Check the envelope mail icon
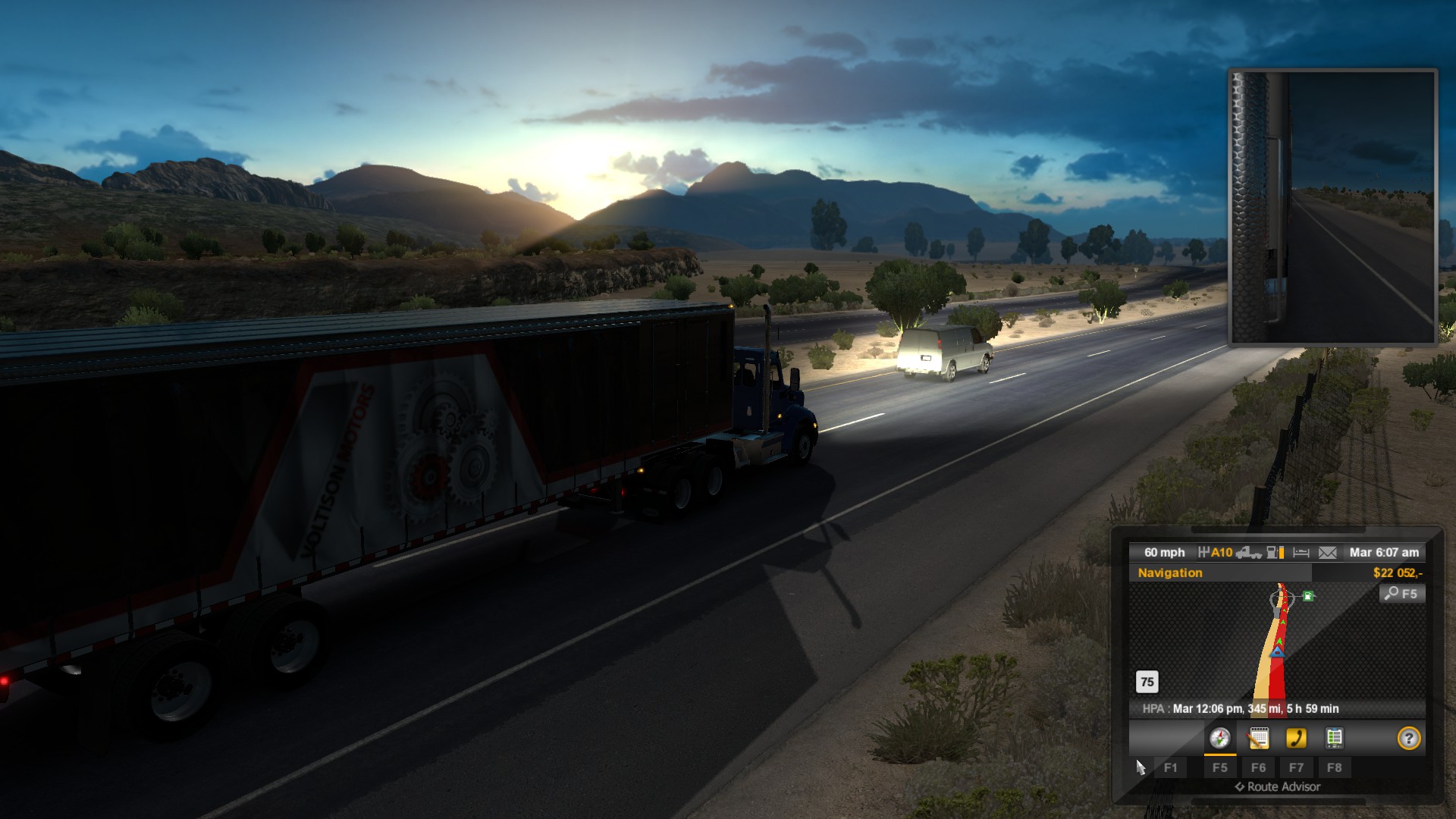The height and width of the screenshot is (819, 1456). click(1327, 553)
